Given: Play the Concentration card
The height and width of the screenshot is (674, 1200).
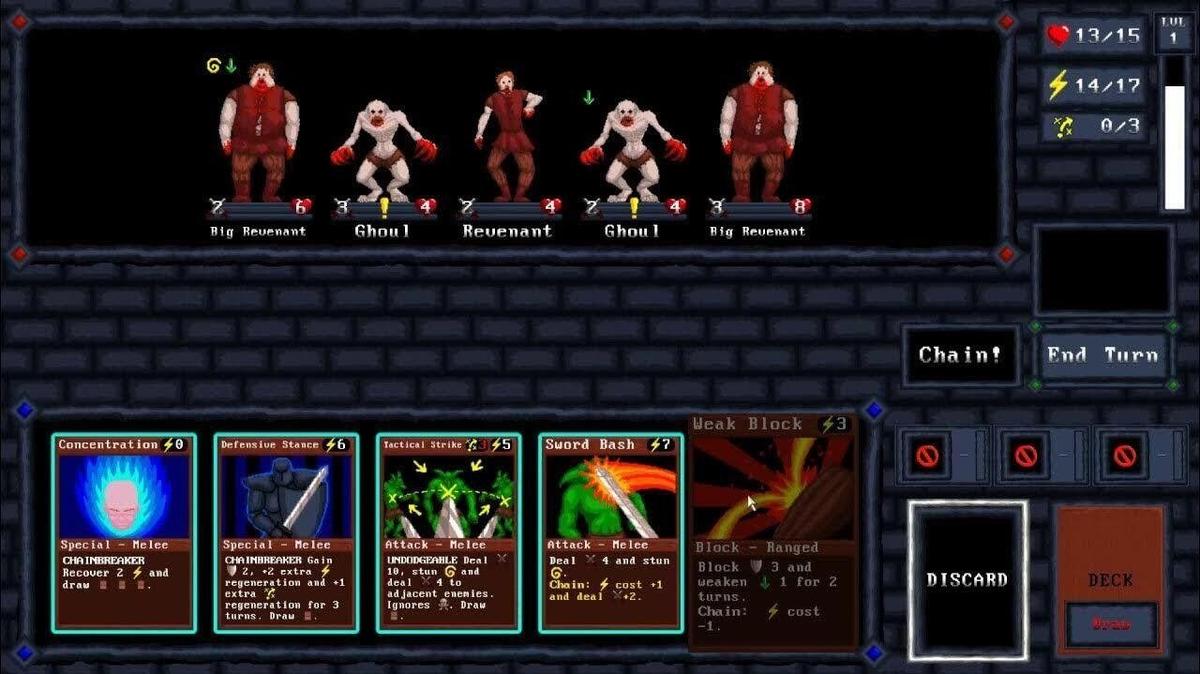Looking at the screenshot, I should (x=123, y=532).
